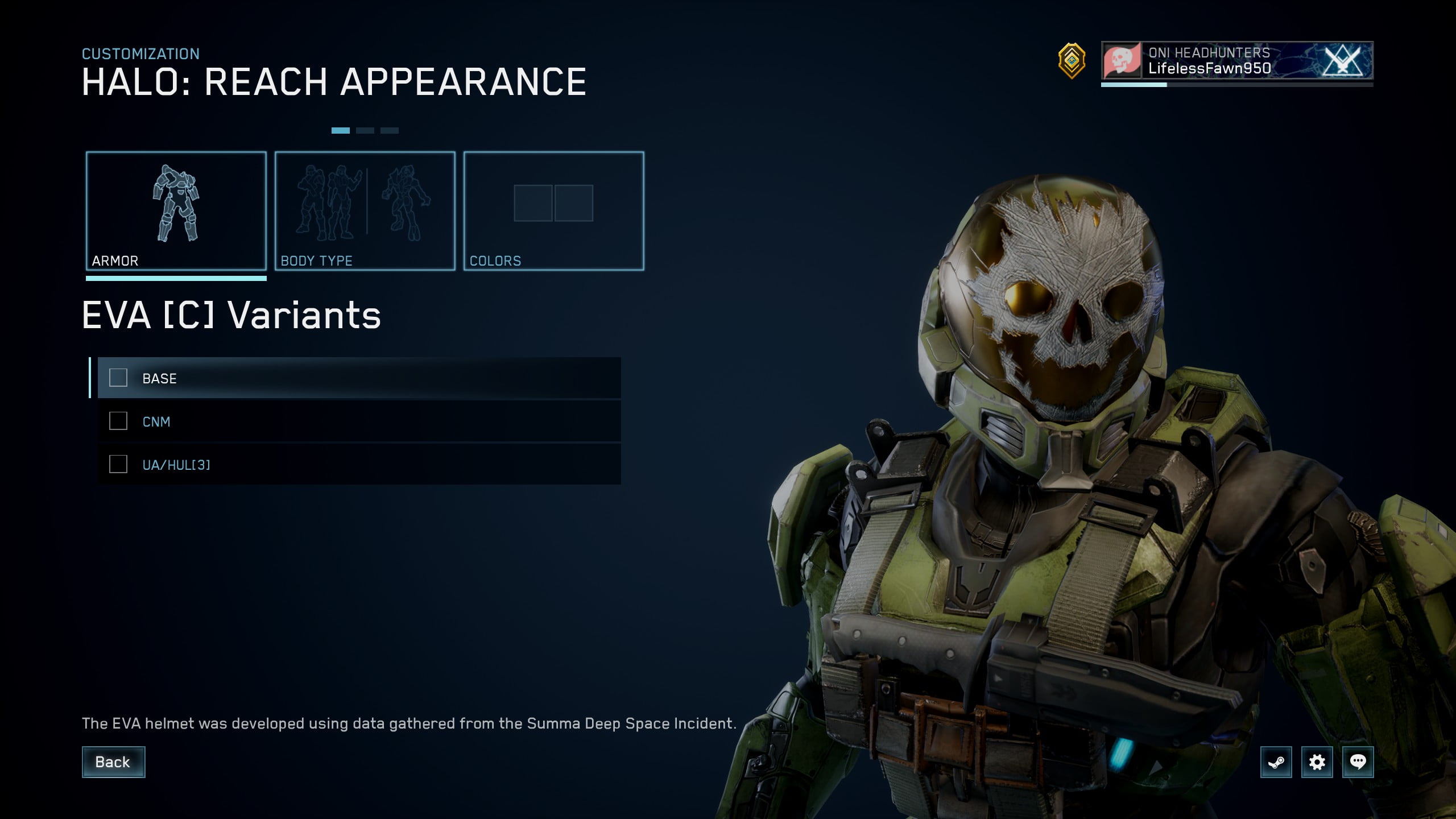Select the Colors tab

point(553,211)
